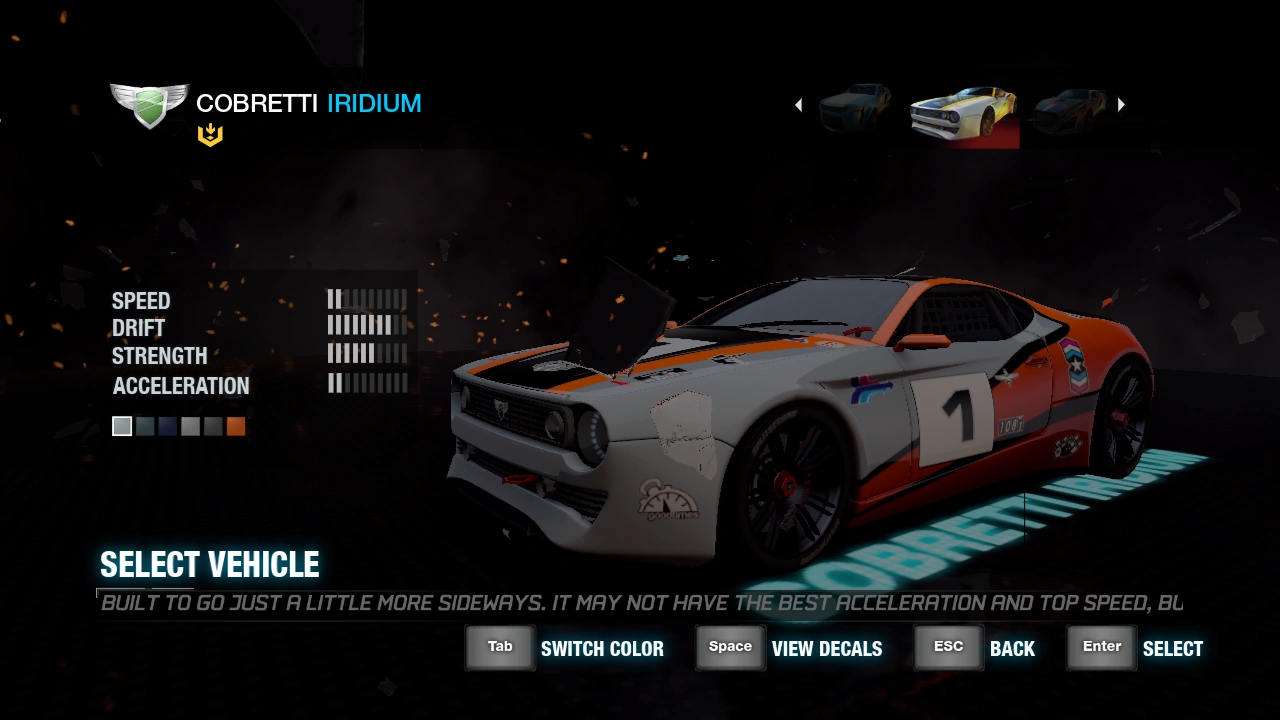Screen dimensions: 1280x720
Task: Apply the navy blue color swatch
Action: pyautogui.click(x=167, y=427)
